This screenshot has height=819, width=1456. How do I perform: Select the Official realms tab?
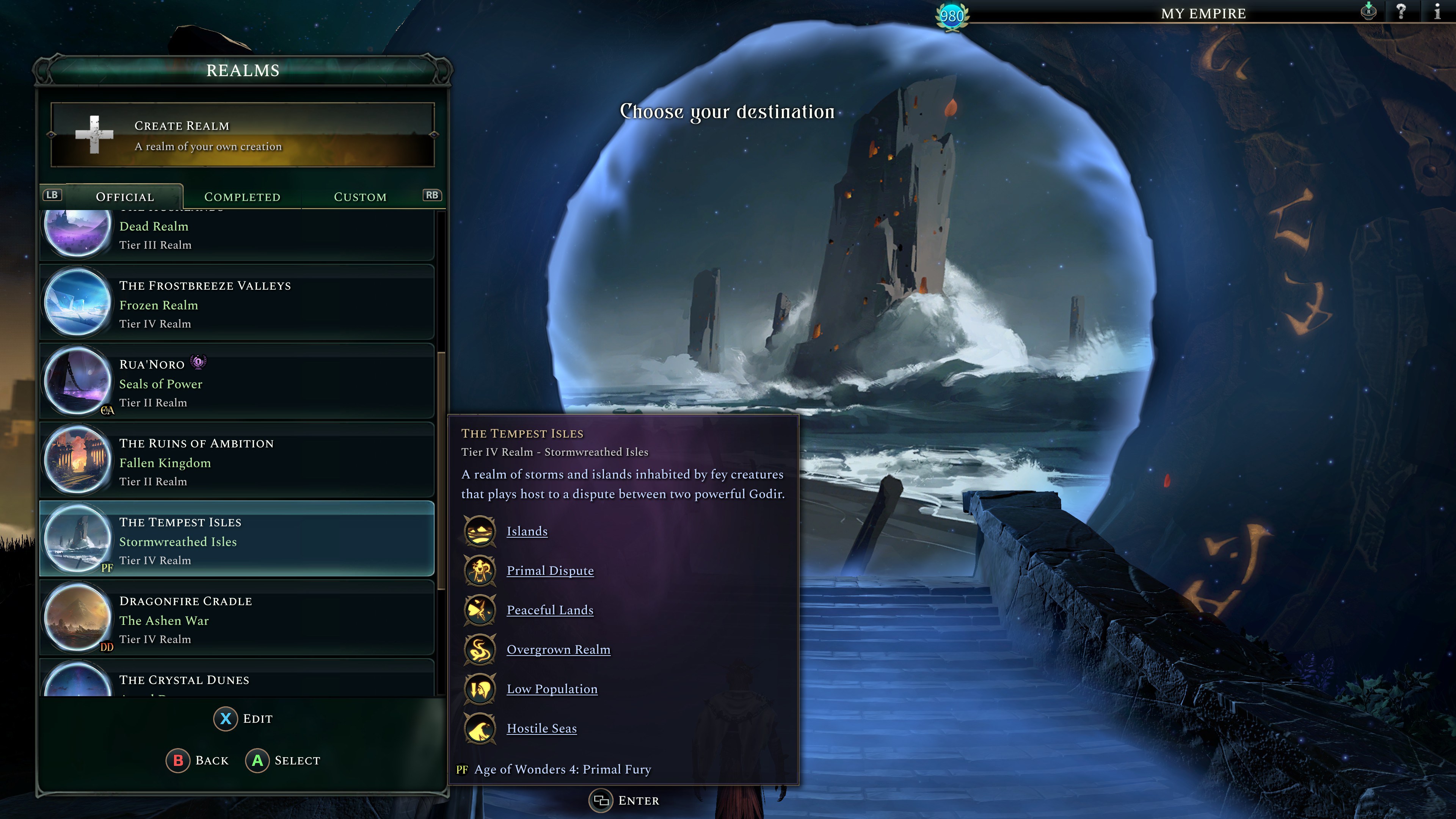point(125,197)
